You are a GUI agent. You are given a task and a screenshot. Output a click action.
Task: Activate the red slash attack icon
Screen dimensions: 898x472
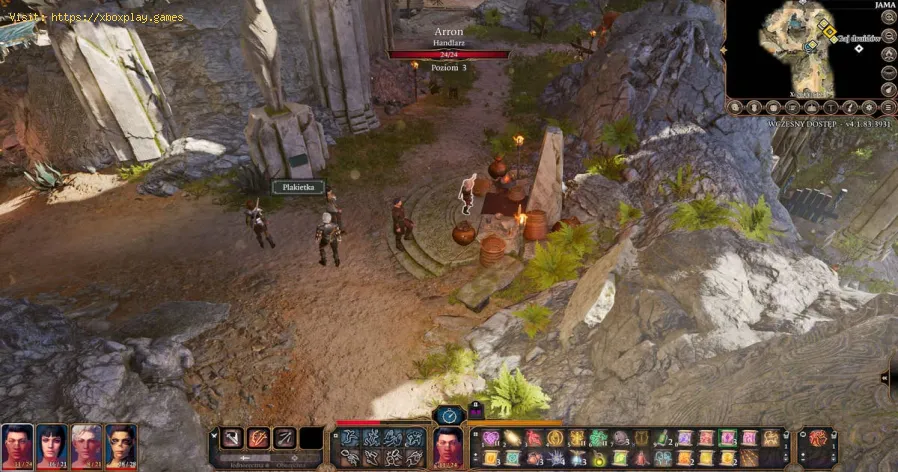click(259, 438)
